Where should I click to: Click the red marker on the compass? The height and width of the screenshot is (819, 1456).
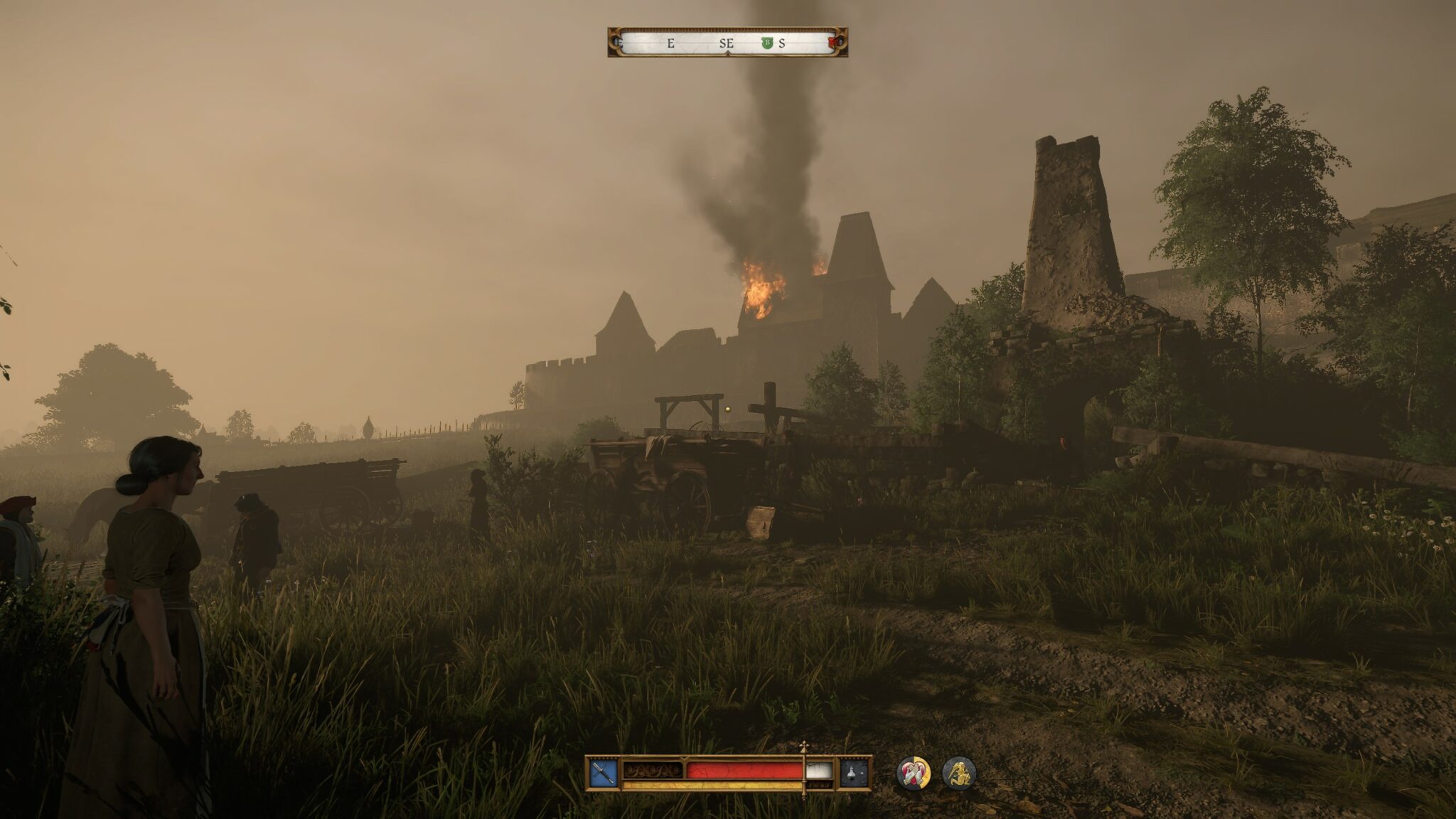[x=833, y=43]
